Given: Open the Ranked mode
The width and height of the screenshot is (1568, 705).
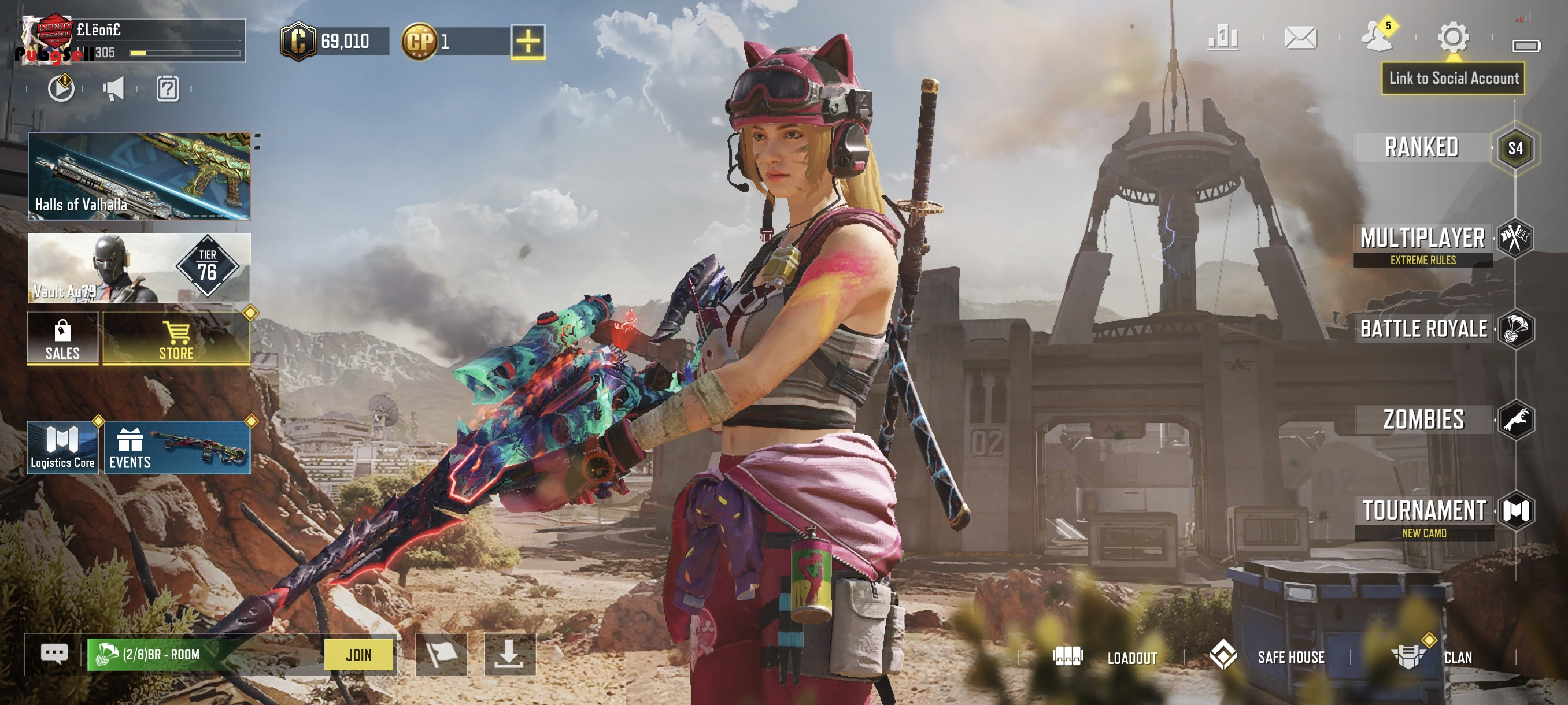Looking at the screenshot, I should pos(1422,148).
